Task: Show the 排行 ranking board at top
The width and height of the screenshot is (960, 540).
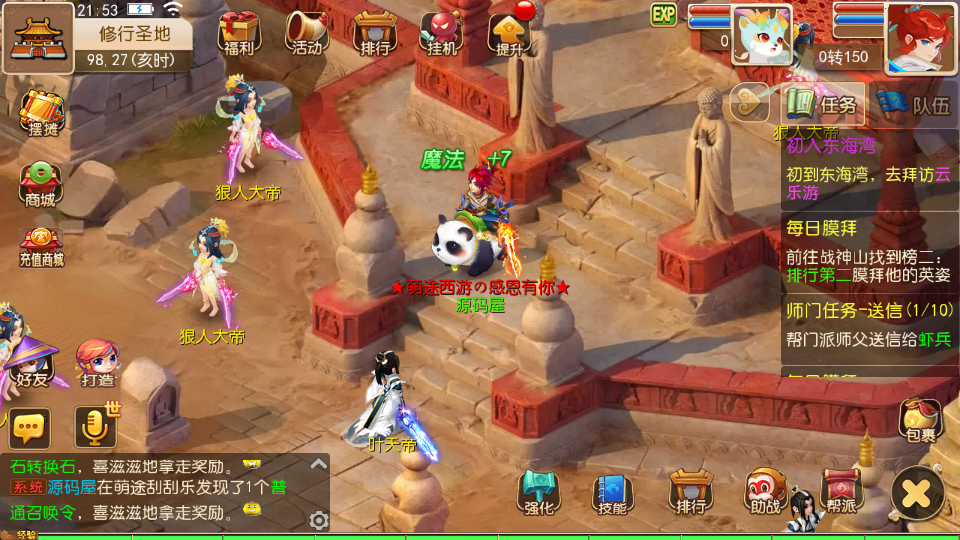Action: click(x=373, y=33)
